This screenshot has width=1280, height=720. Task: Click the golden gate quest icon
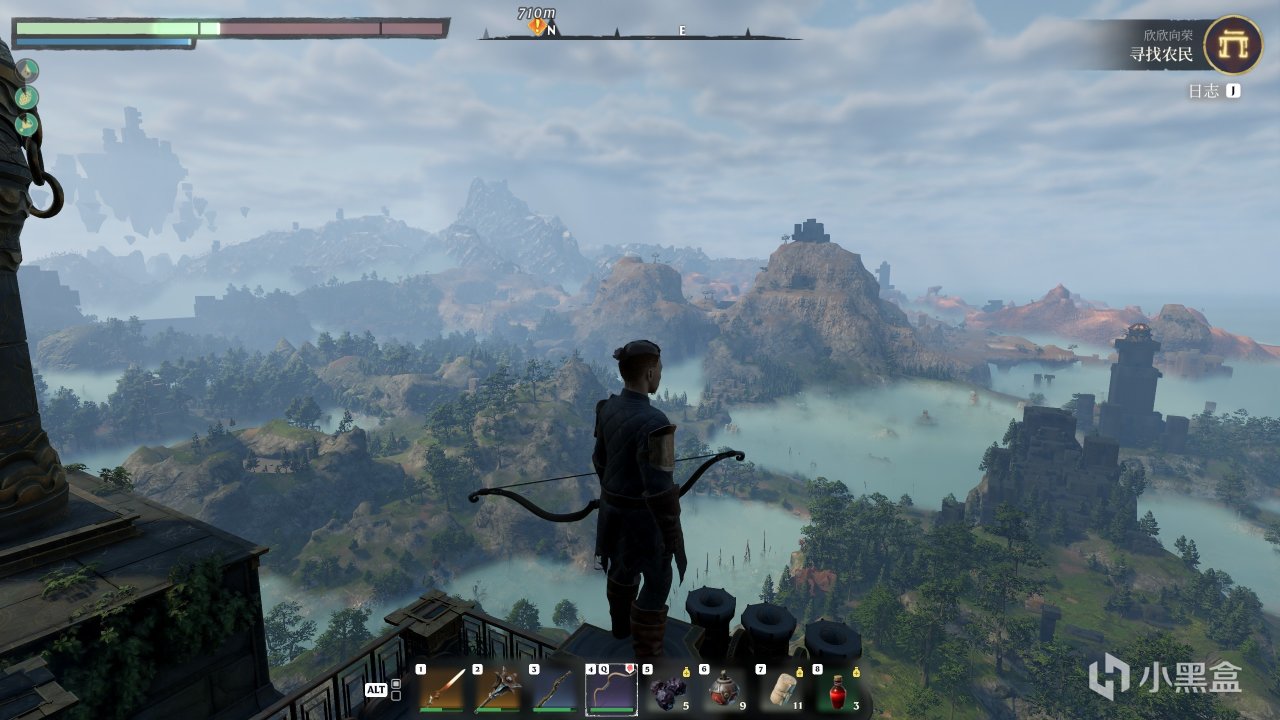(x=1232, y=45)
